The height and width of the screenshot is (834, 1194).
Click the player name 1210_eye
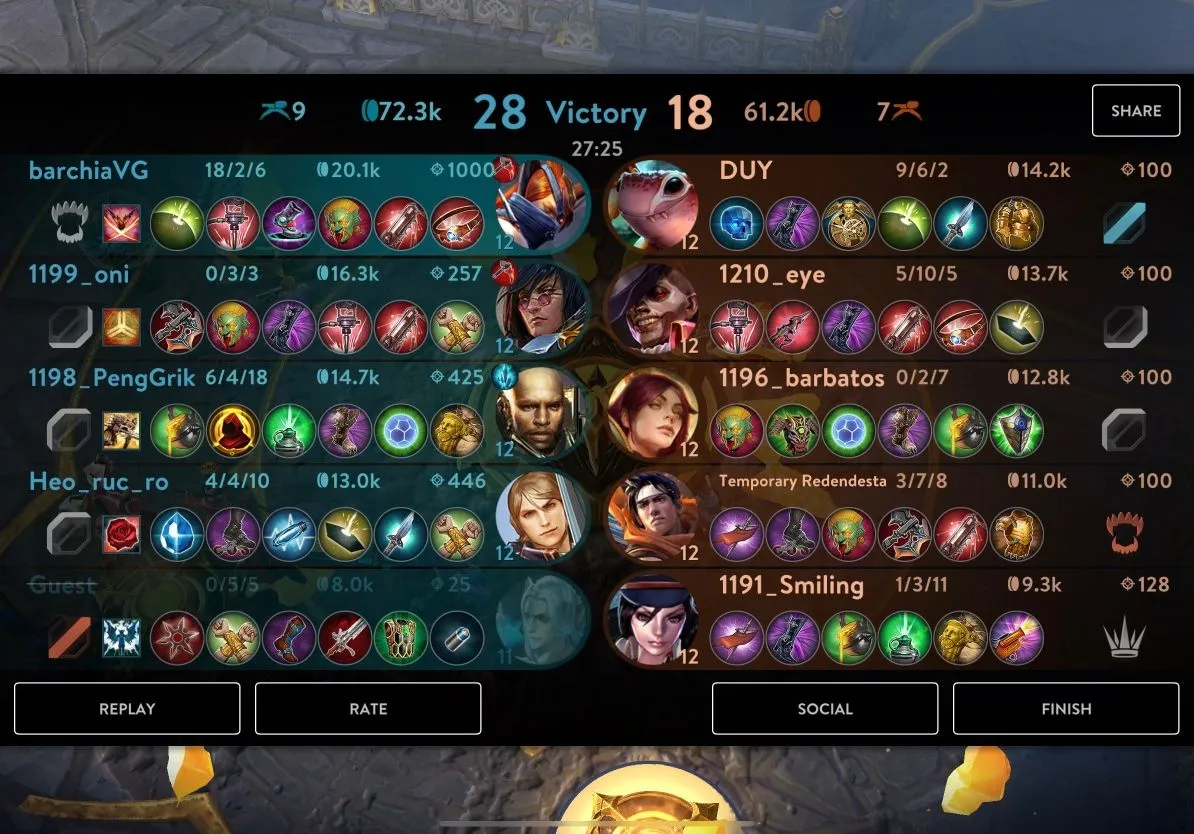point(772,274)
